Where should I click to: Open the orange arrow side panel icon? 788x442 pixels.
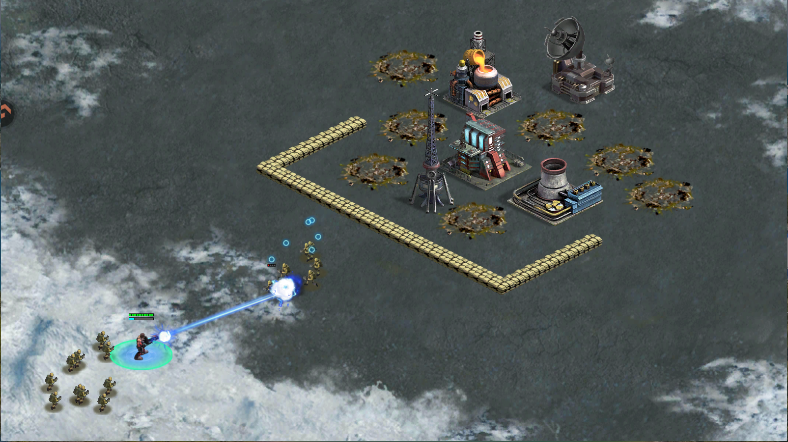[x=4, y=114]
